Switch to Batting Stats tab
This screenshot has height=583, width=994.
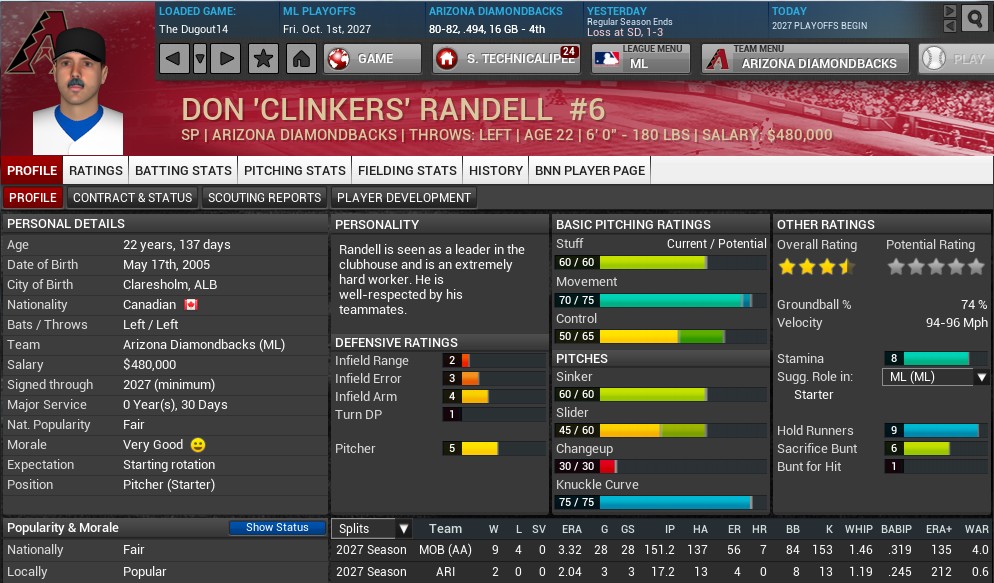[x=183, y=170]
